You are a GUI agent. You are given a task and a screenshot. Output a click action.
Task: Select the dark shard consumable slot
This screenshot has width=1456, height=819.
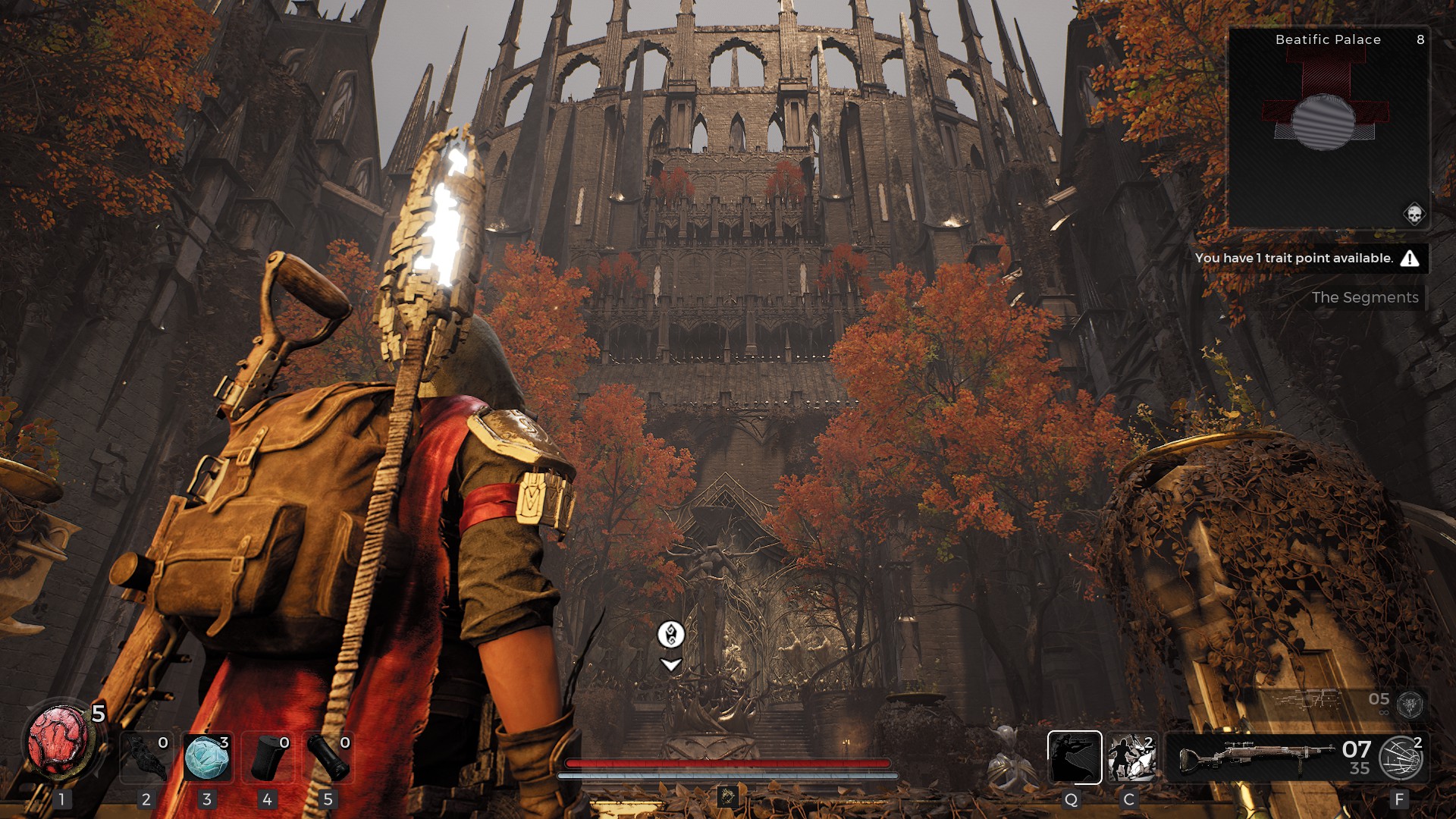pyautogui.click(x=146, y=757)
